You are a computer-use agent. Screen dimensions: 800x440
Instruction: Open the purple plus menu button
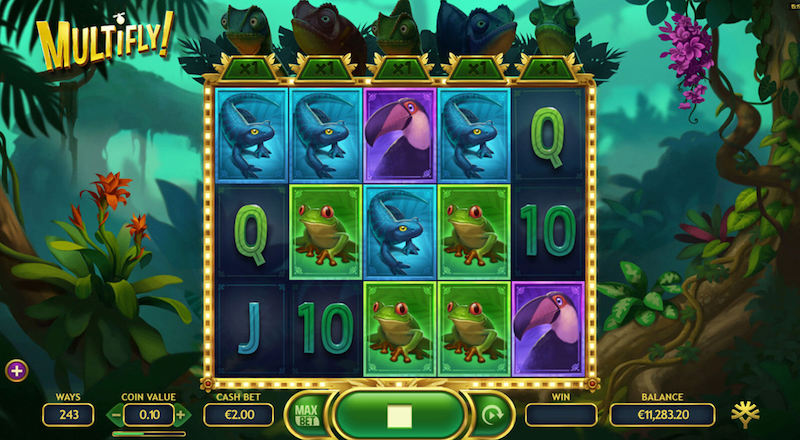pos(16,370)
